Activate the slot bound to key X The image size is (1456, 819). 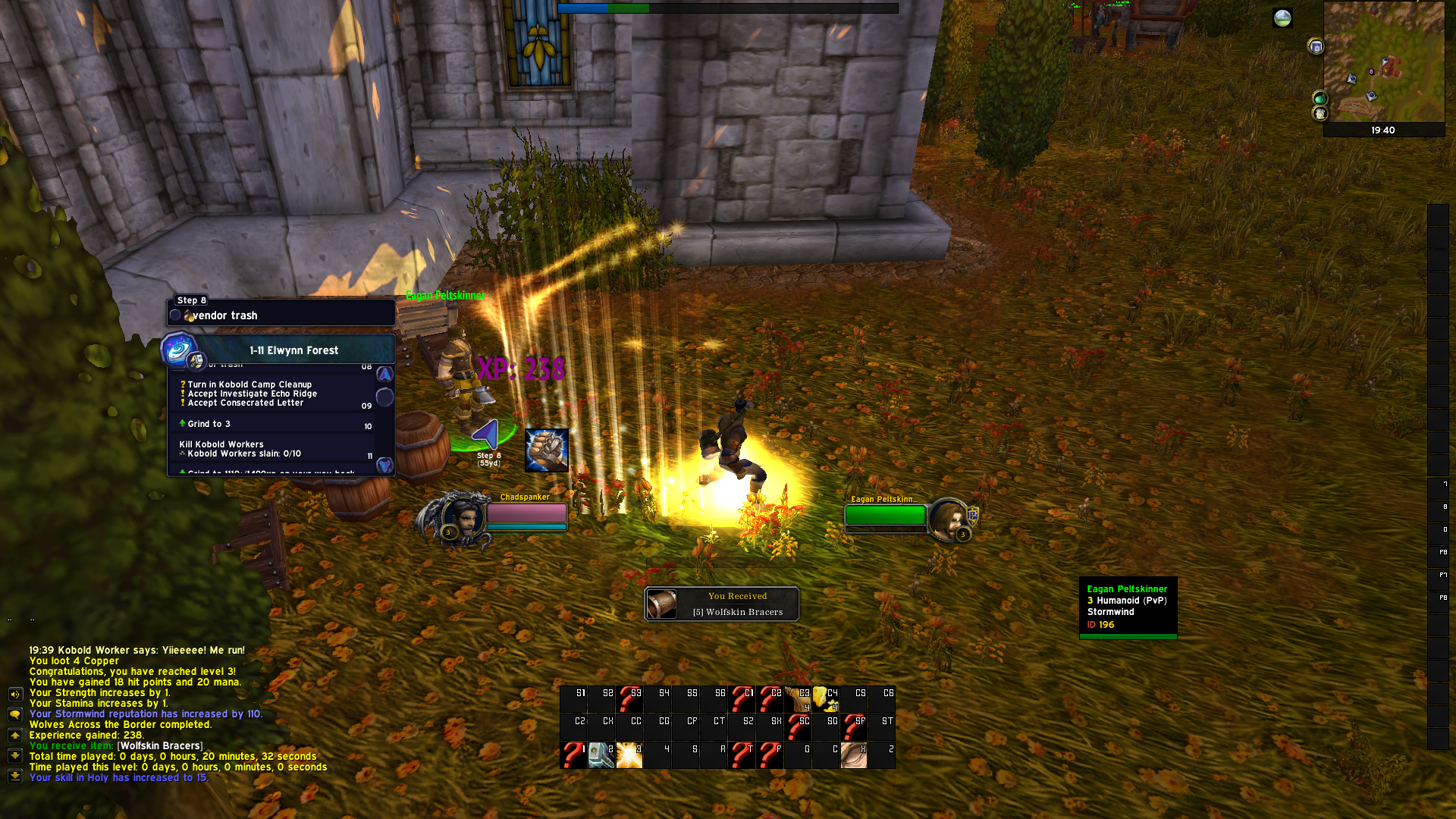pyautogui.click(x=853, y=755)
